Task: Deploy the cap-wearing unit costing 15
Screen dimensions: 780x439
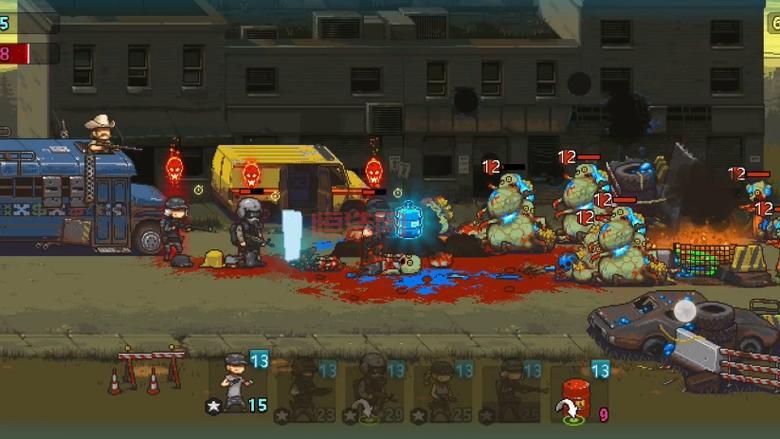Action: (237, 383)
